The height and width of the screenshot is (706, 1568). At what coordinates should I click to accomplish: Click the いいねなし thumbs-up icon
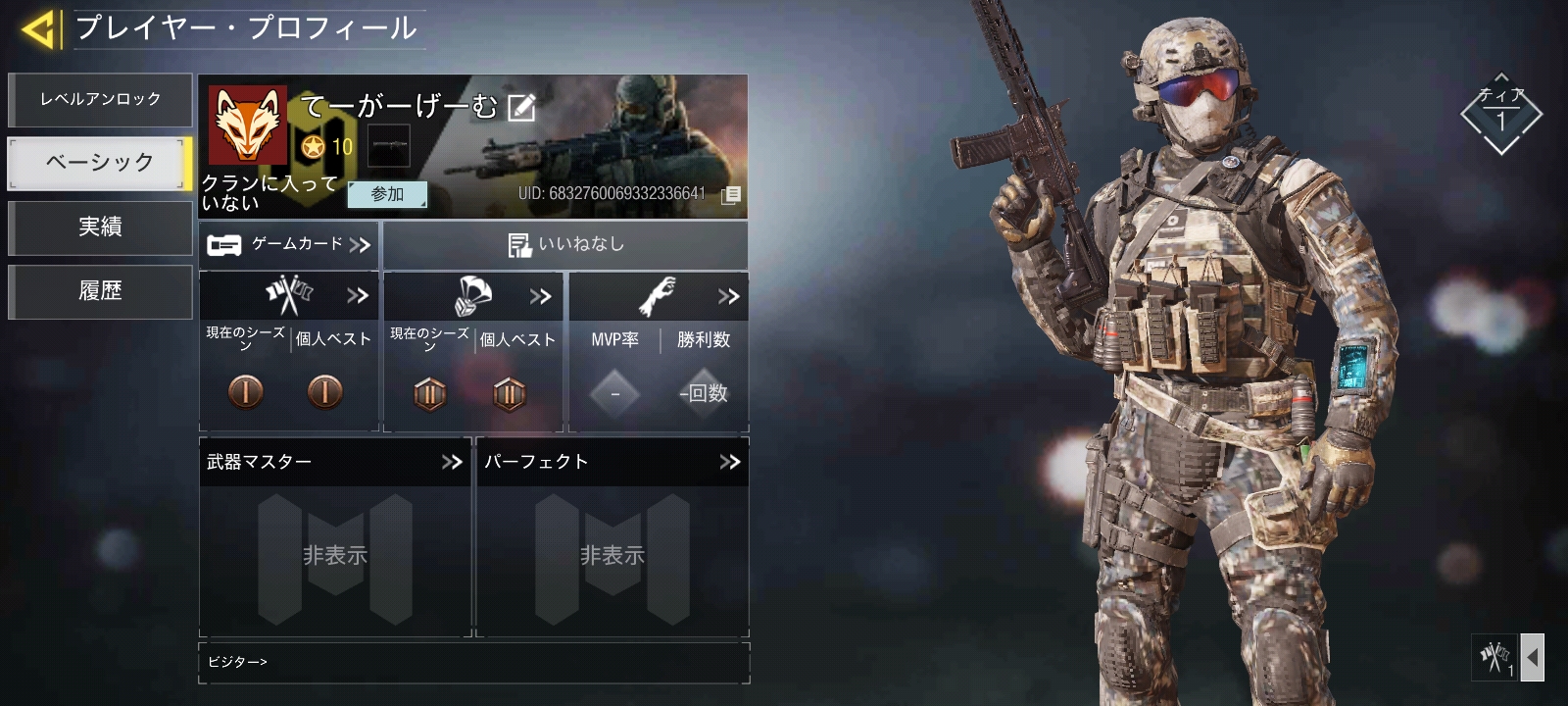point(518,244)
